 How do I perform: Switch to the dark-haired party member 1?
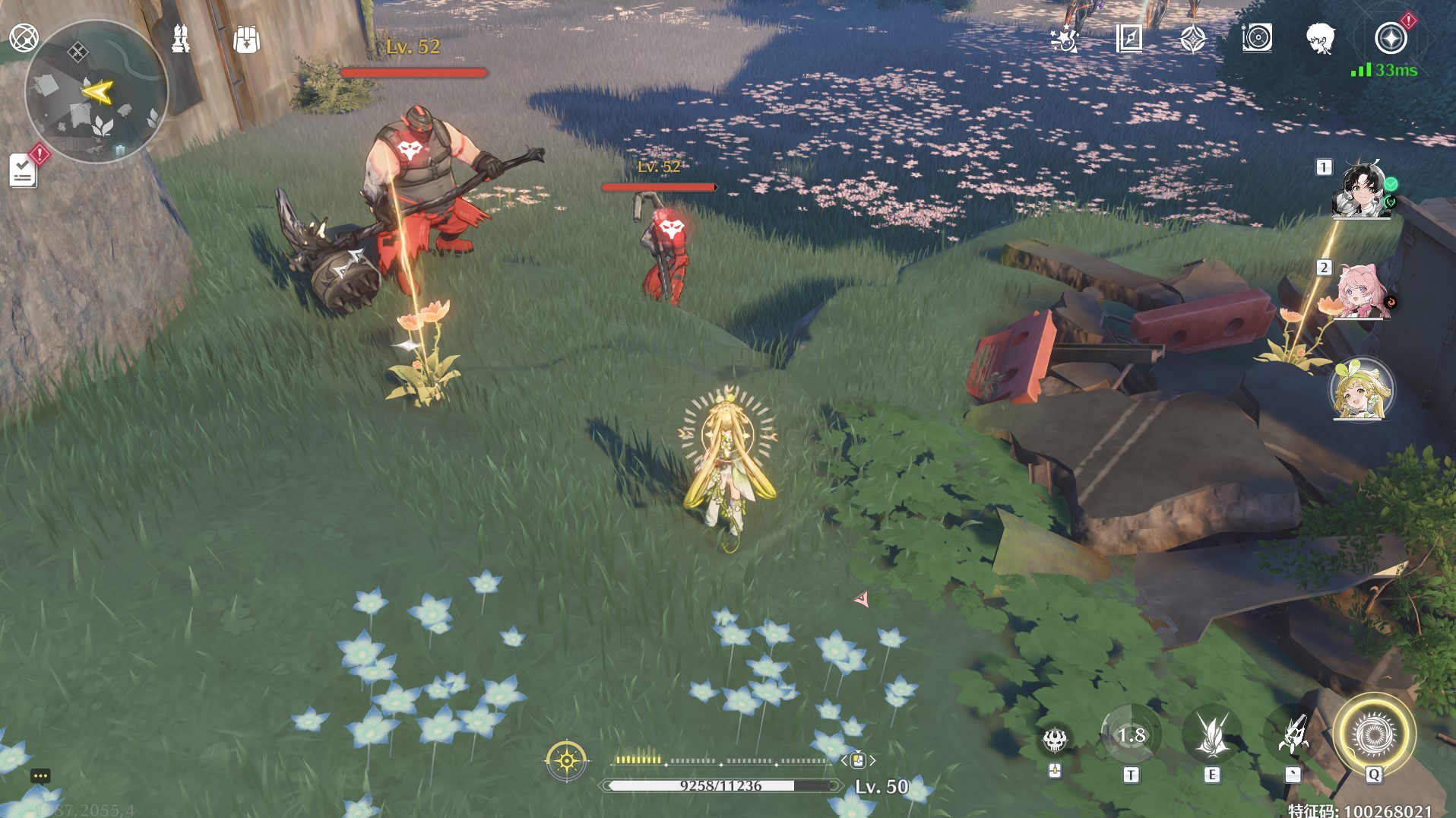coord(1362,189)
